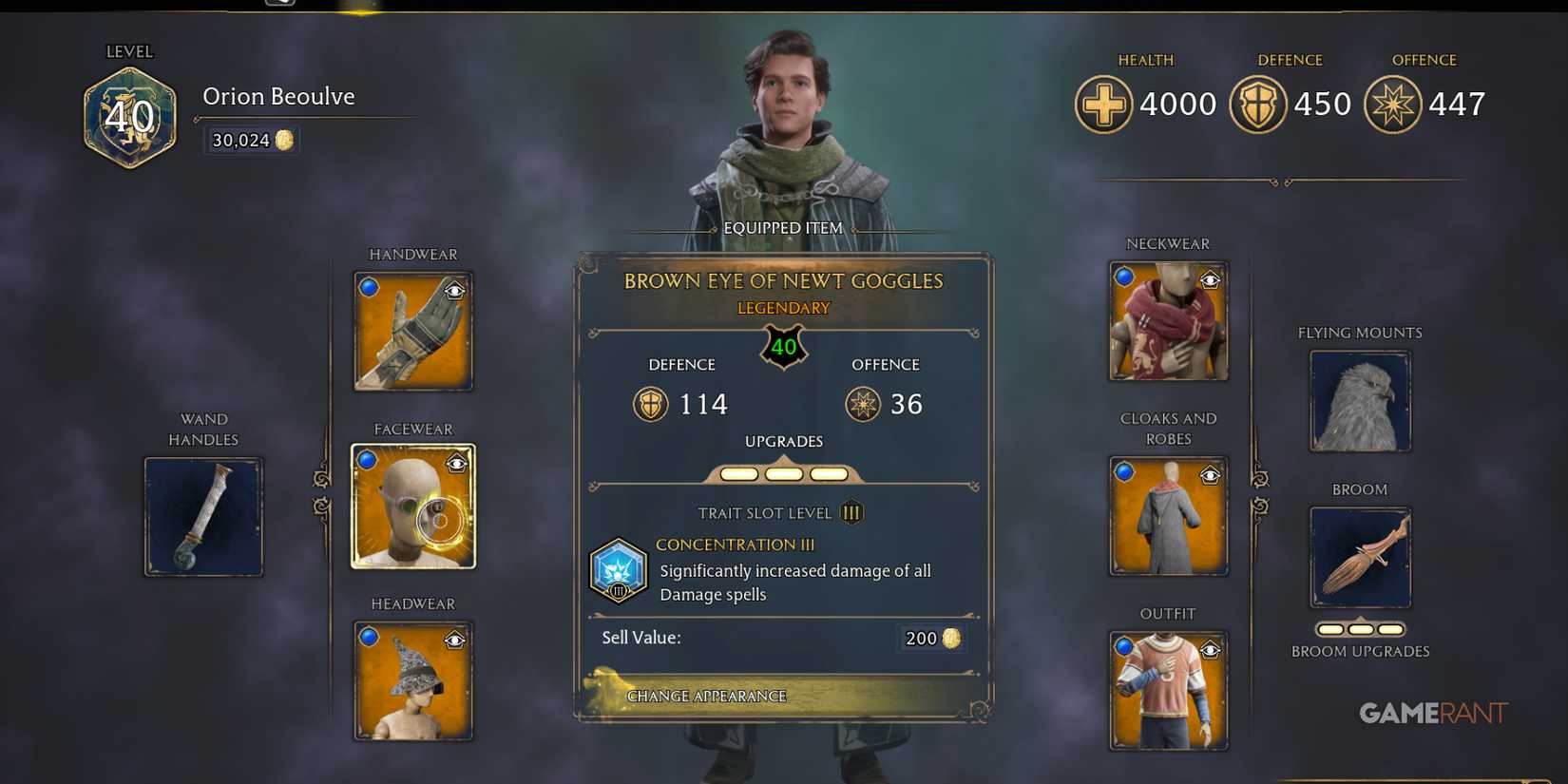Select the Broom equipment slot
Image resolution: width=1568 pixels, height=784 pixels.
pos(1360,557)
